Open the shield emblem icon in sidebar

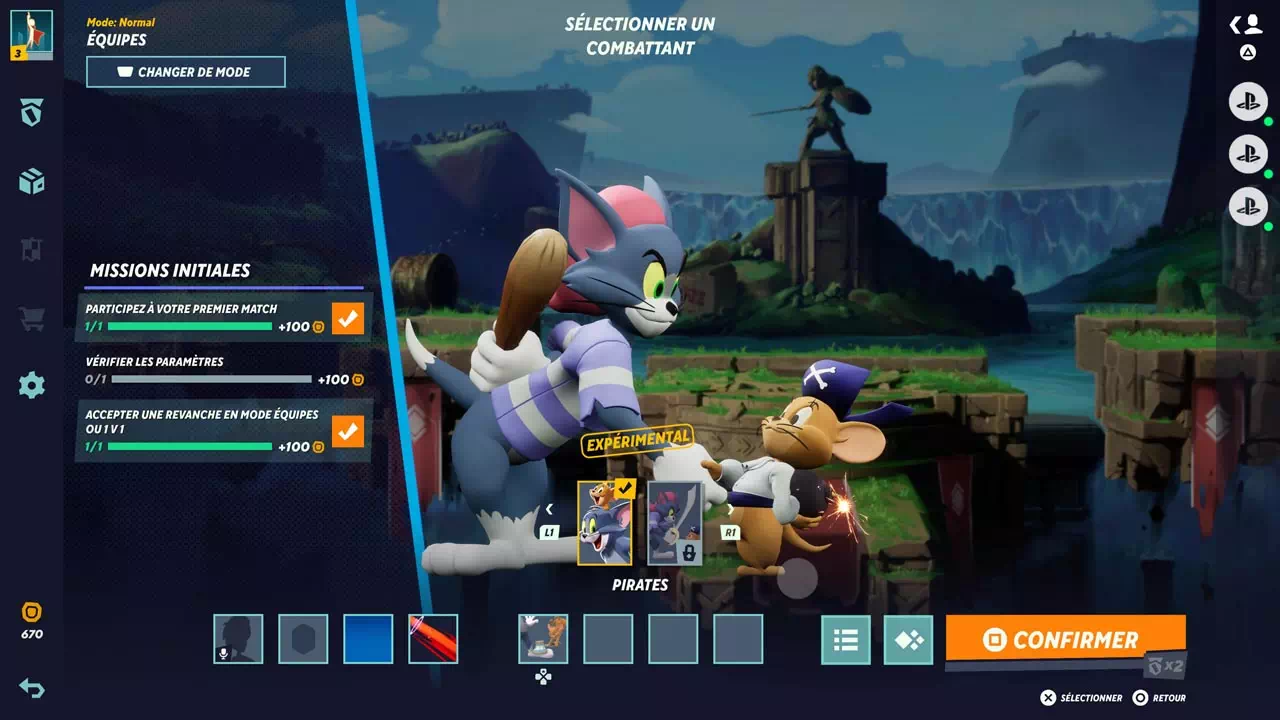tap(32, 113)
